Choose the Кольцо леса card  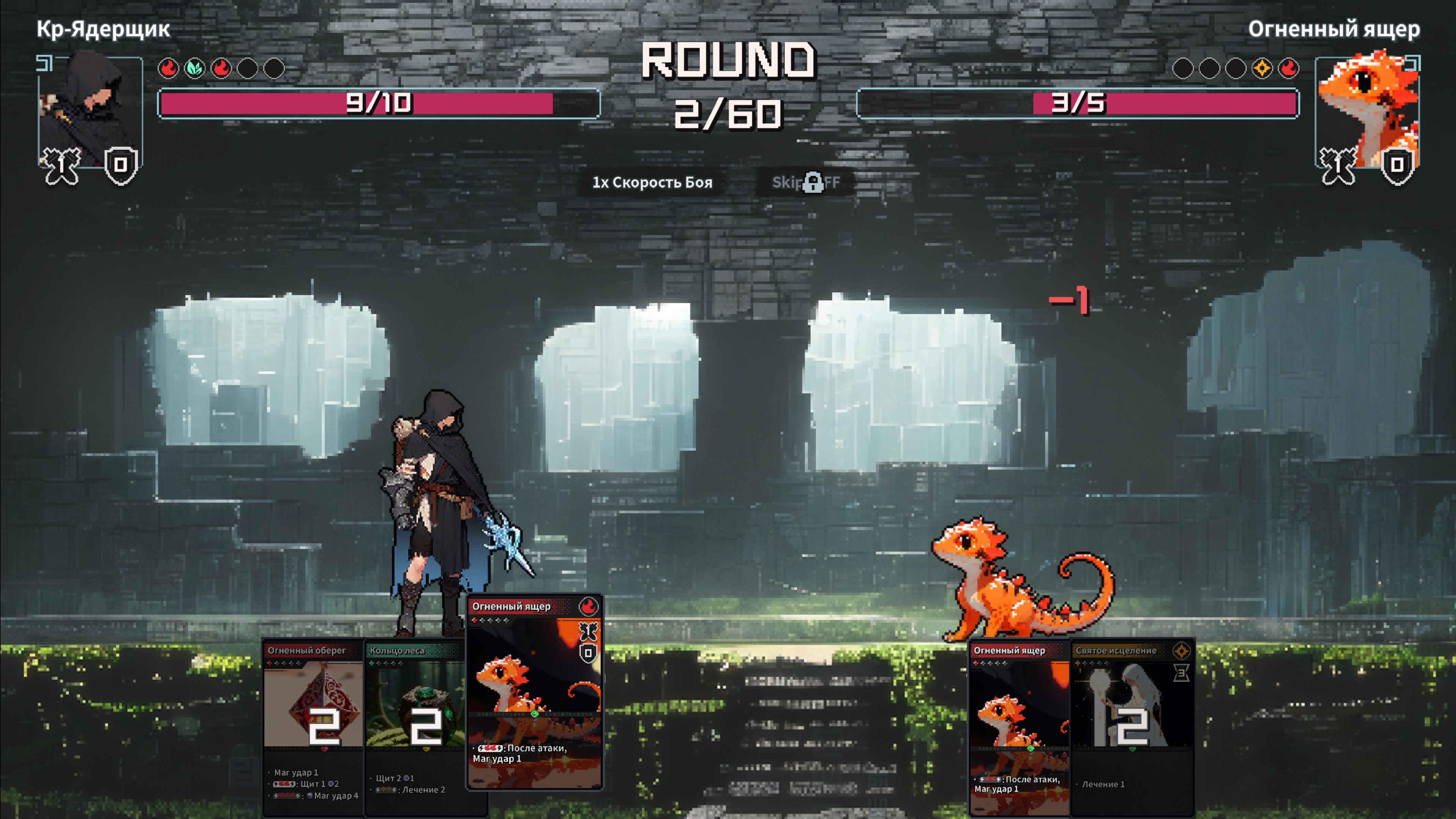click(x=415, y=726)
